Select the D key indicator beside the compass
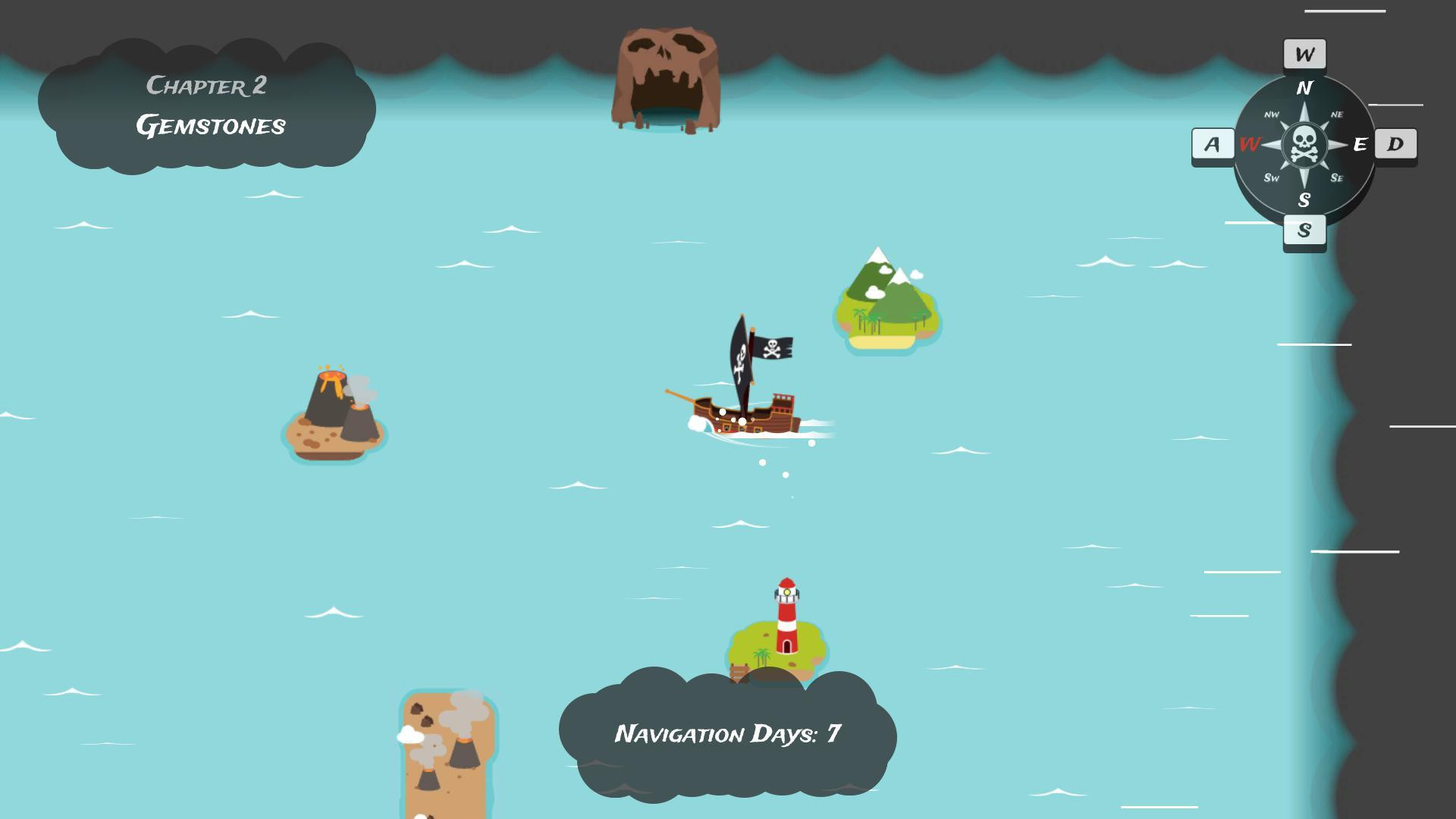Screen dimensions: 1456x819 pos(1395,144)
